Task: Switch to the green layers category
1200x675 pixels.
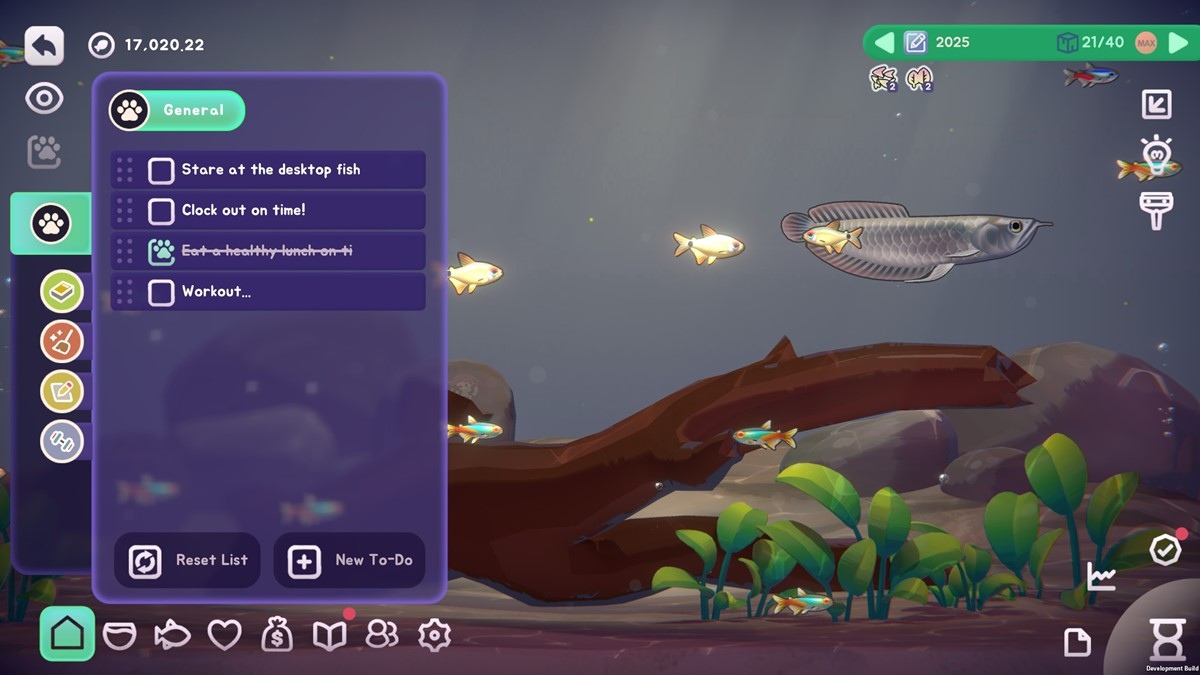Action: point(62,292)
